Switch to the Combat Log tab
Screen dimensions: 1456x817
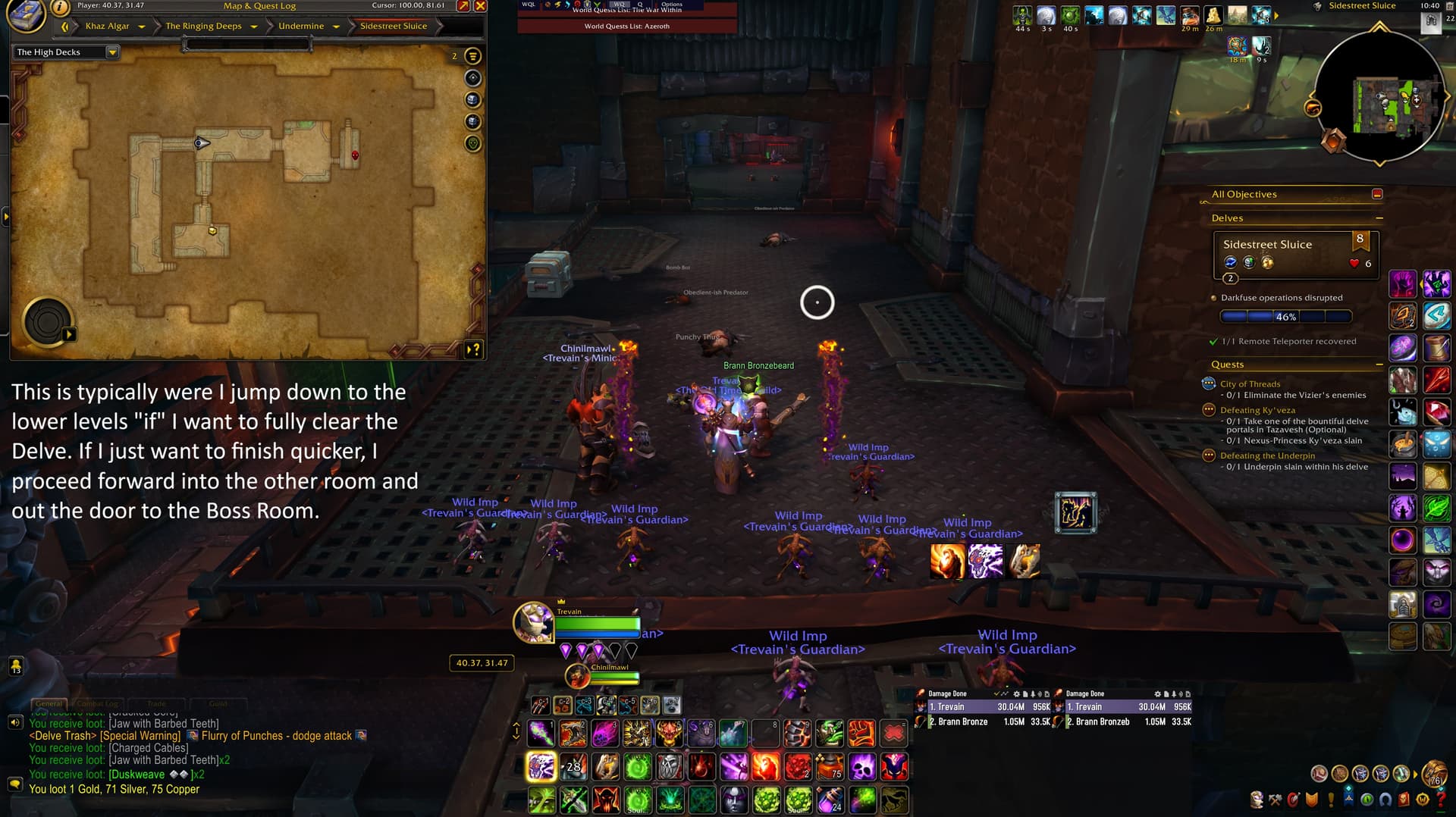97,703
